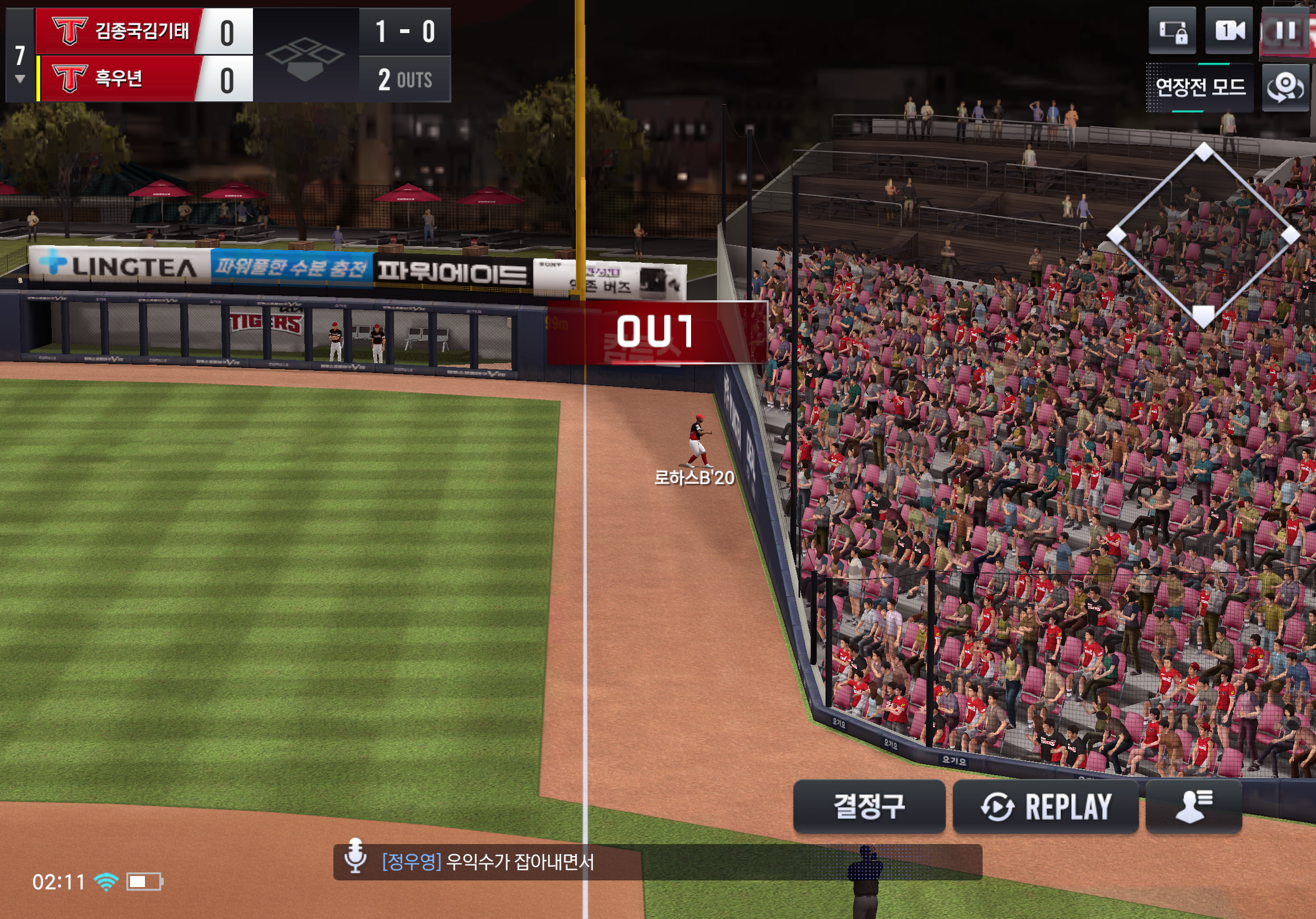
Task: Toggle the screen lock icon
Action: point(1172,31)
